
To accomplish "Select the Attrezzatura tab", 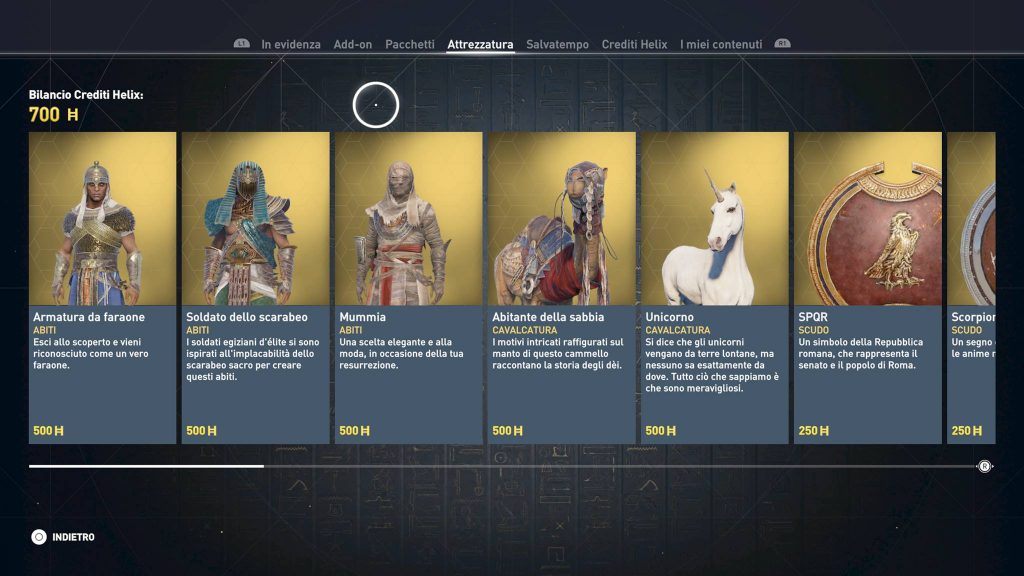I will coord(480,44).
